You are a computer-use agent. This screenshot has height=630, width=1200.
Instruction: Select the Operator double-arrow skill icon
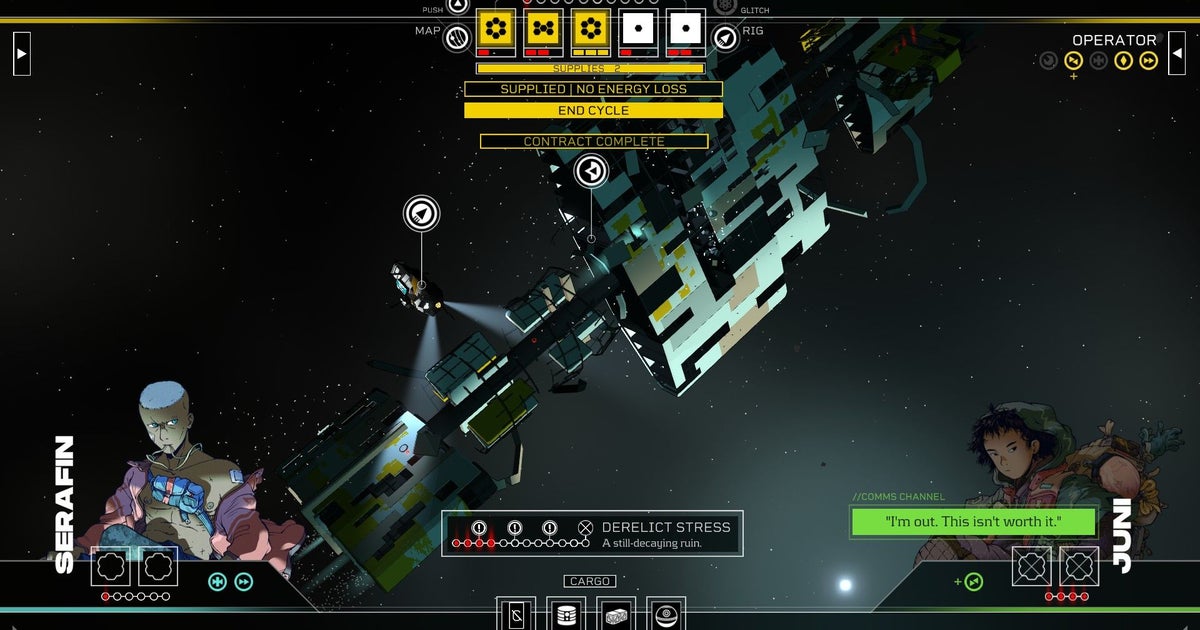(x=1149, y=61)
